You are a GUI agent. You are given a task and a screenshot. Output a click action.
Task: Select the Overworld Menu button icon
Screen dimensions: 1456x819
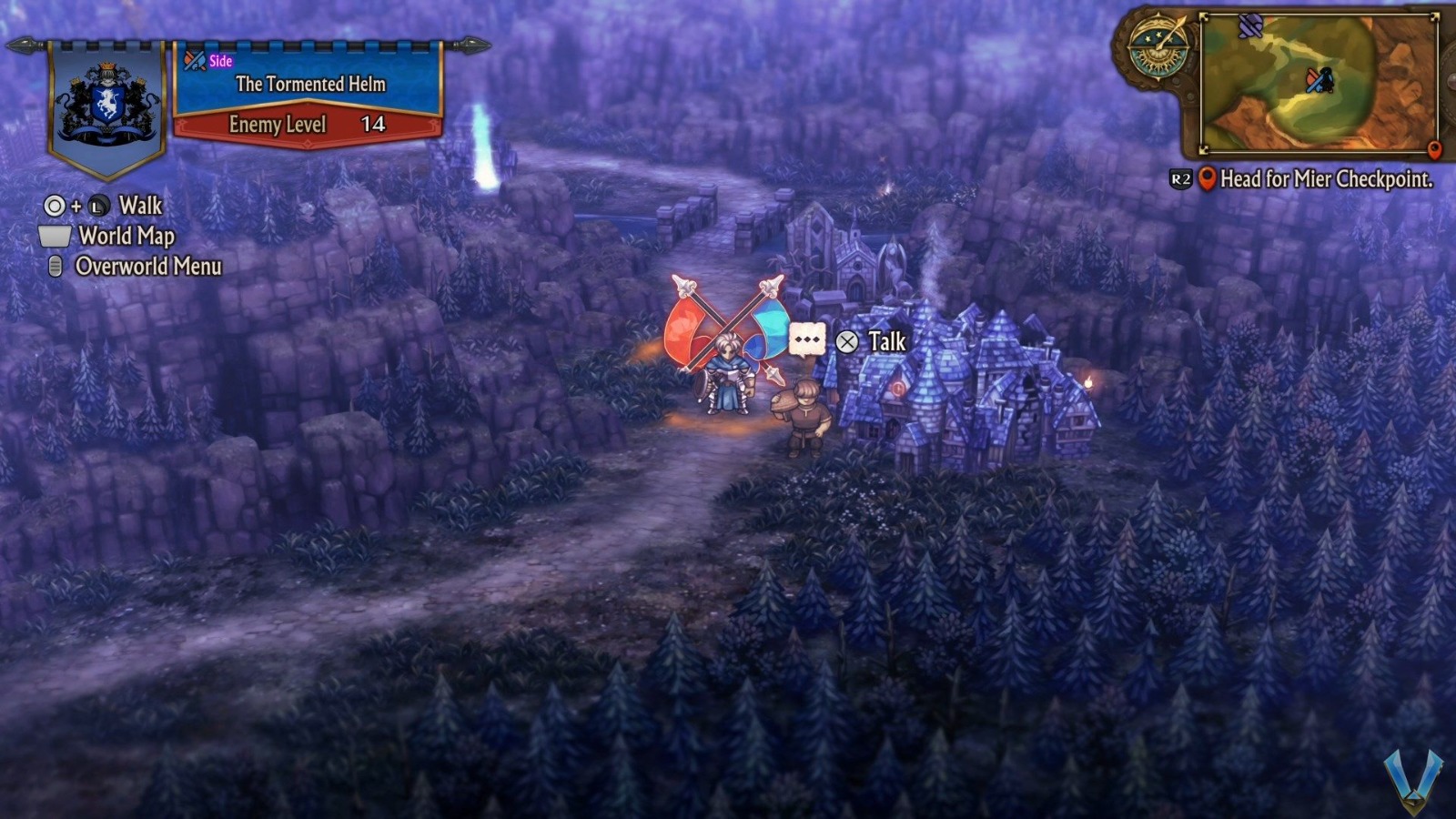point(54,268)
